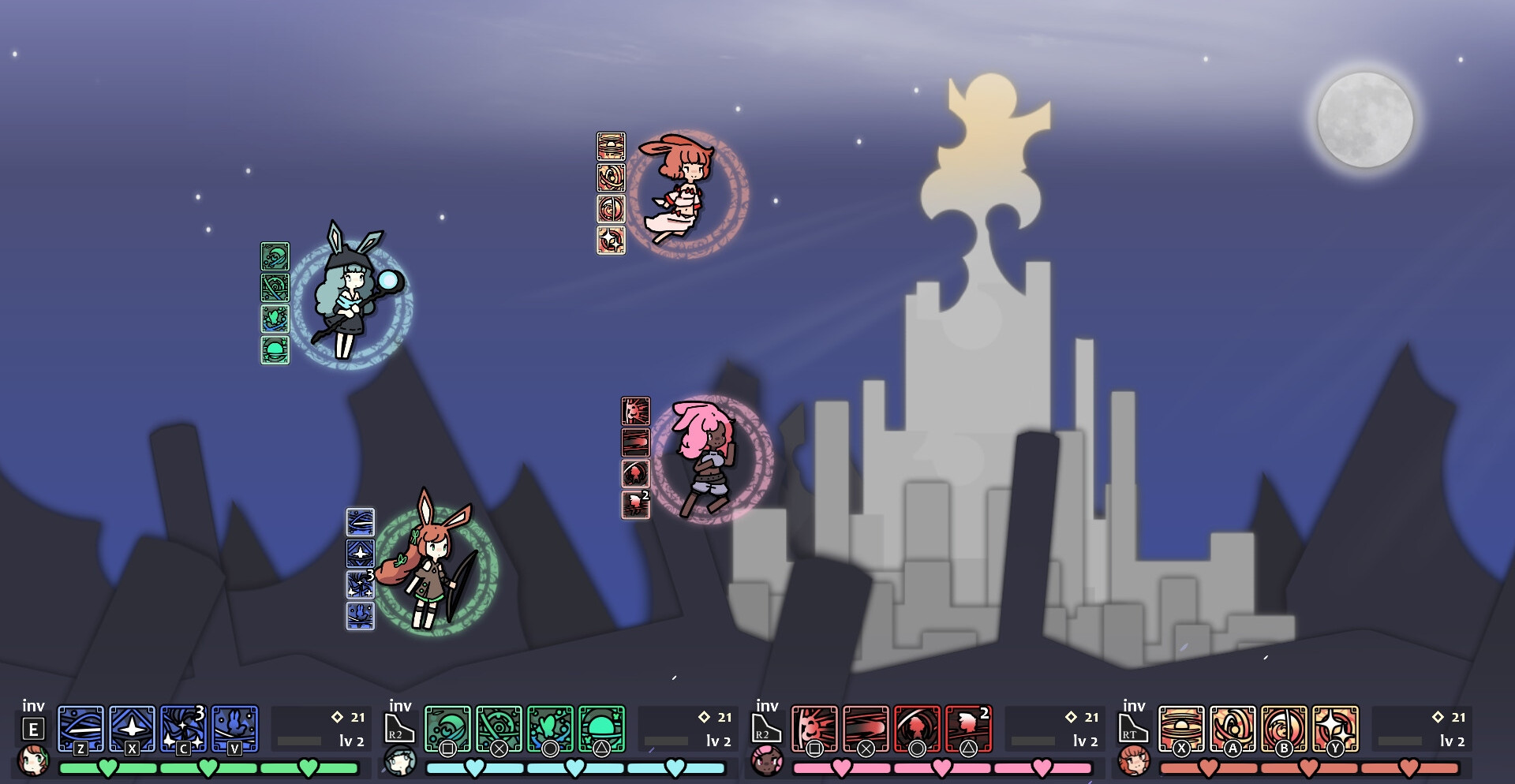This screenshot has width=1515, height=784.
Task: Use the red dash streak ability
Action: coord(866,727)
